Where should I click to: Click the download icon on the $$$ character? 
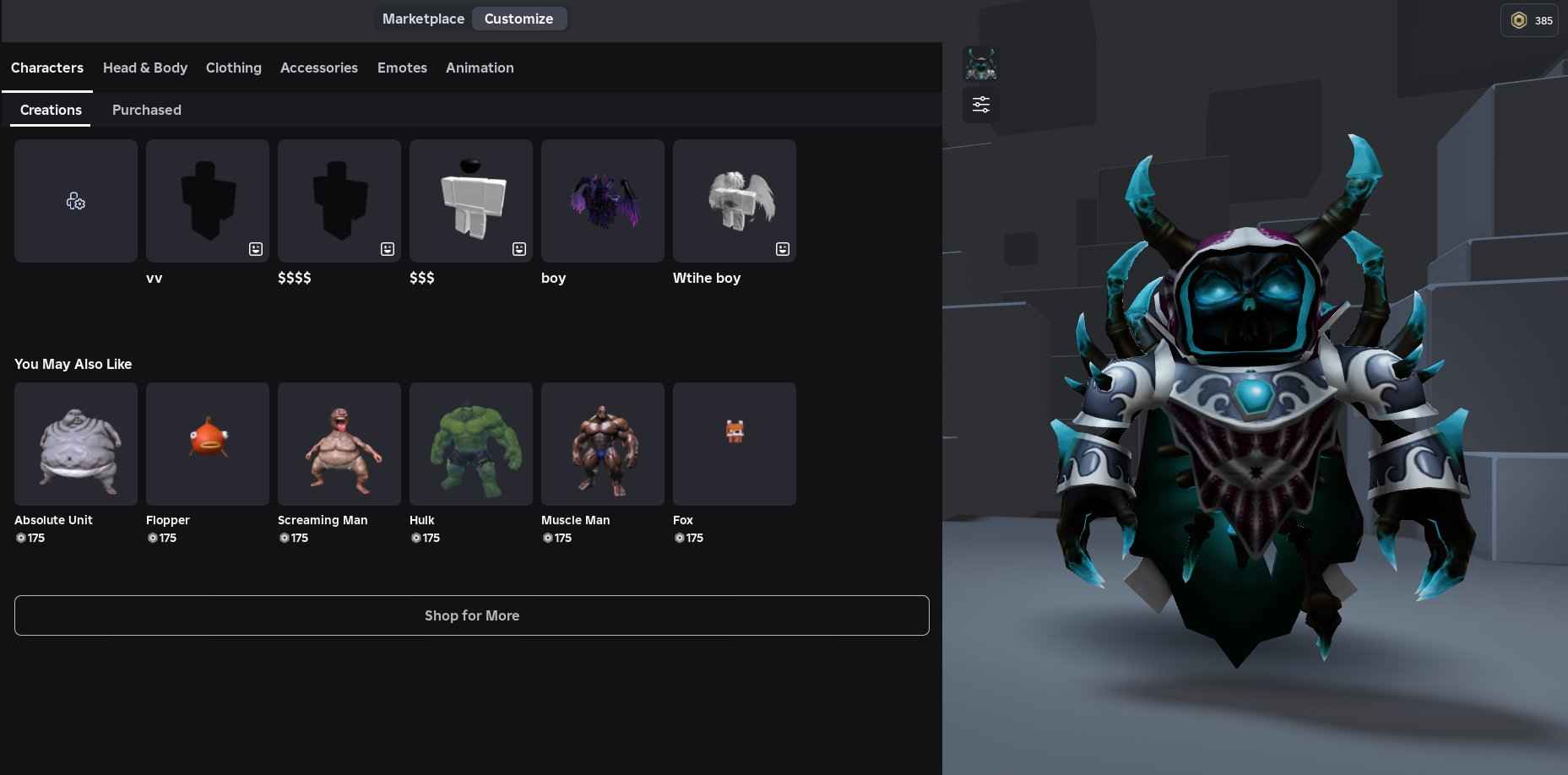(518, 249)
